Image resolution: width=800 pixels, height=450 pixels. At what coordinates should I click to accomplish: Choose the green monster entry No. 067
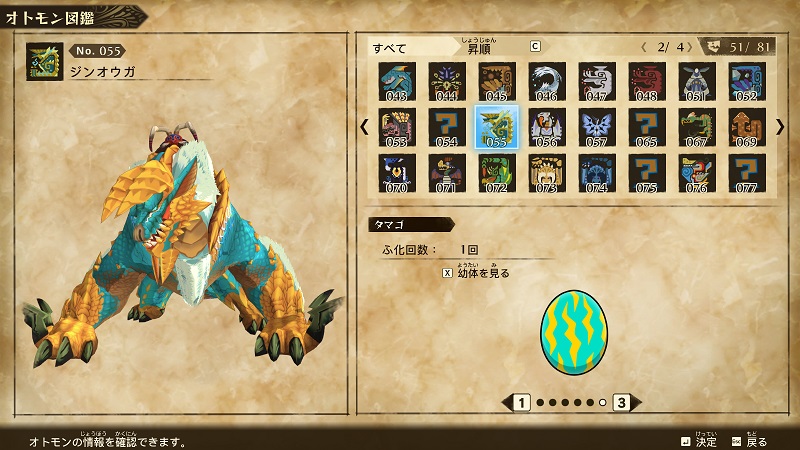[x=697, y=127]
